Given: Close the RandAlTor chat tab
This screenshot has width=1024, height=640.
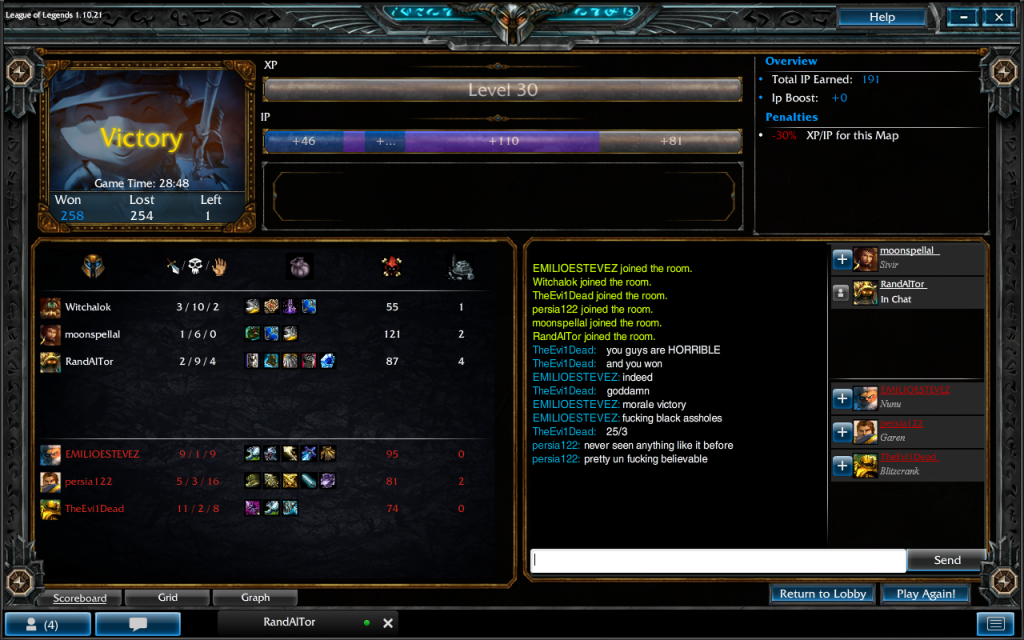Looking at the screenshot, I should (x=388, y=623).
